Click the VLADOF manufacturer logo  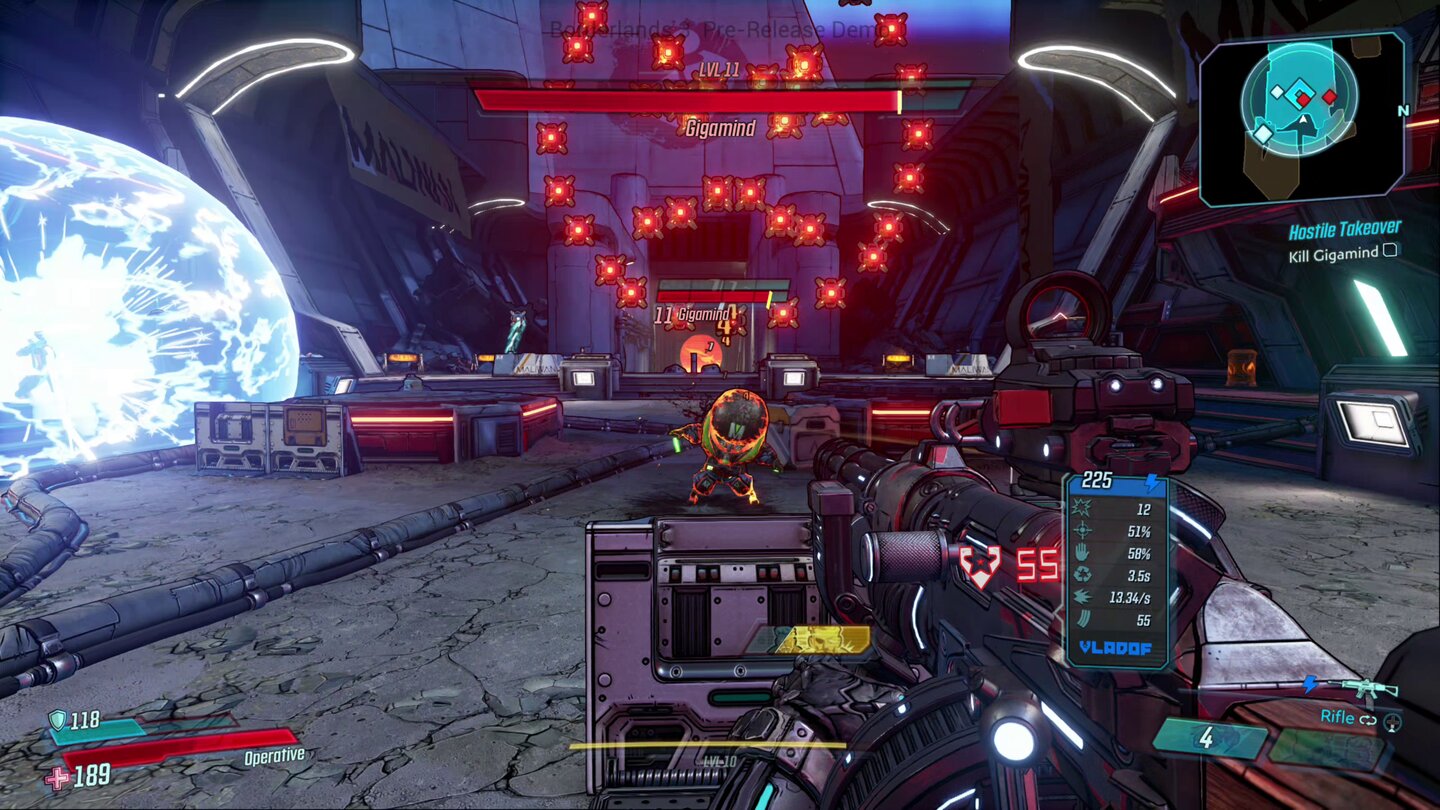click(1115, 647)
